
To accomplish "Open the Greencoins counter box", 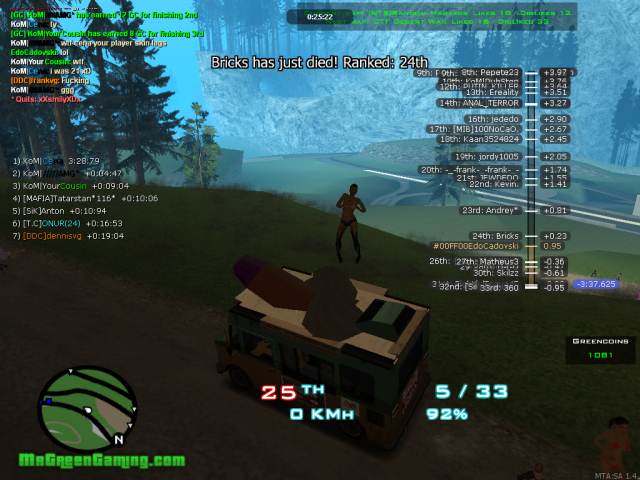I will point(600,348).
